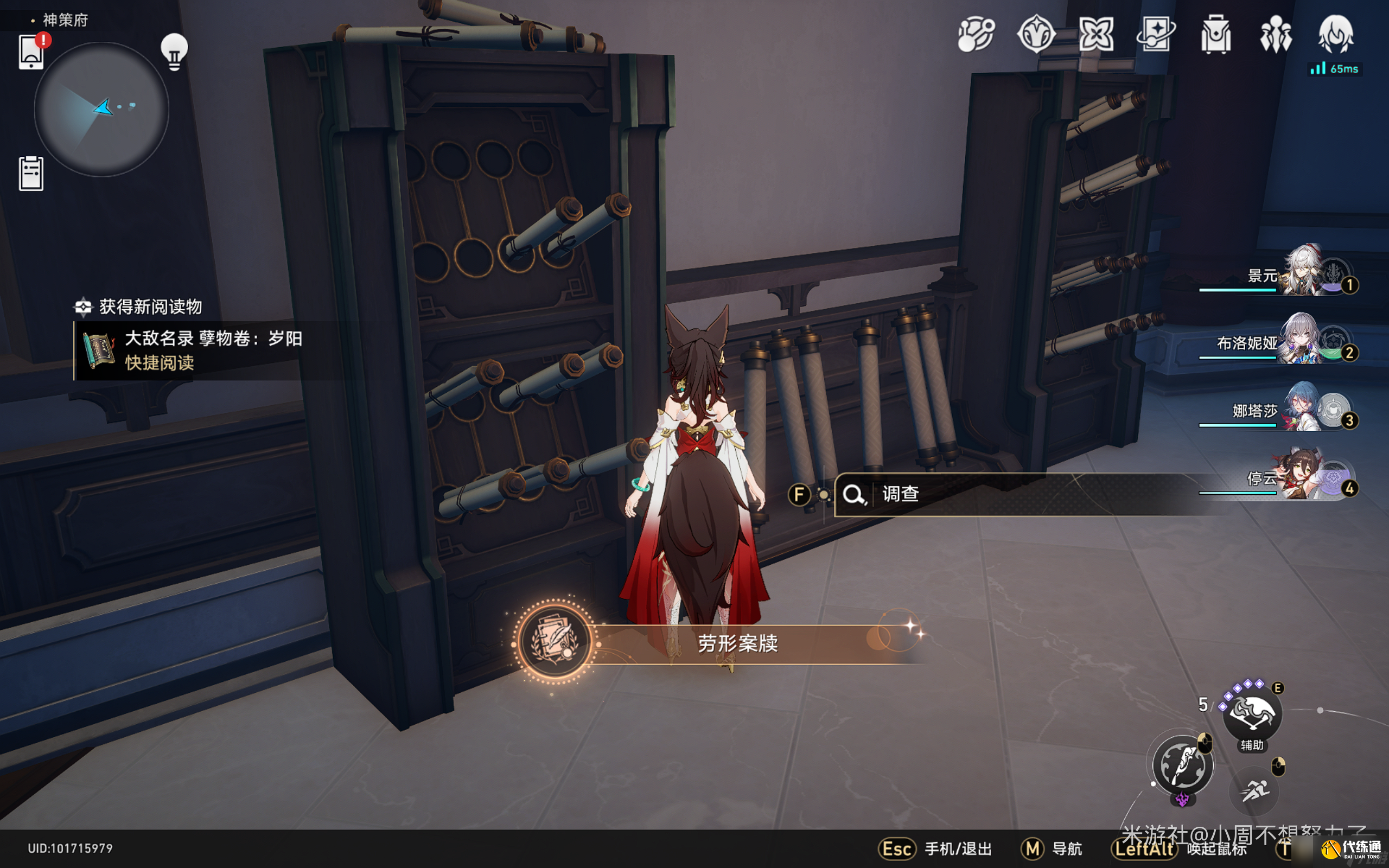The width and height of the screenshot is (1389, 868).
Task: Open quick read for the new readable
Action: pos(160,363)
